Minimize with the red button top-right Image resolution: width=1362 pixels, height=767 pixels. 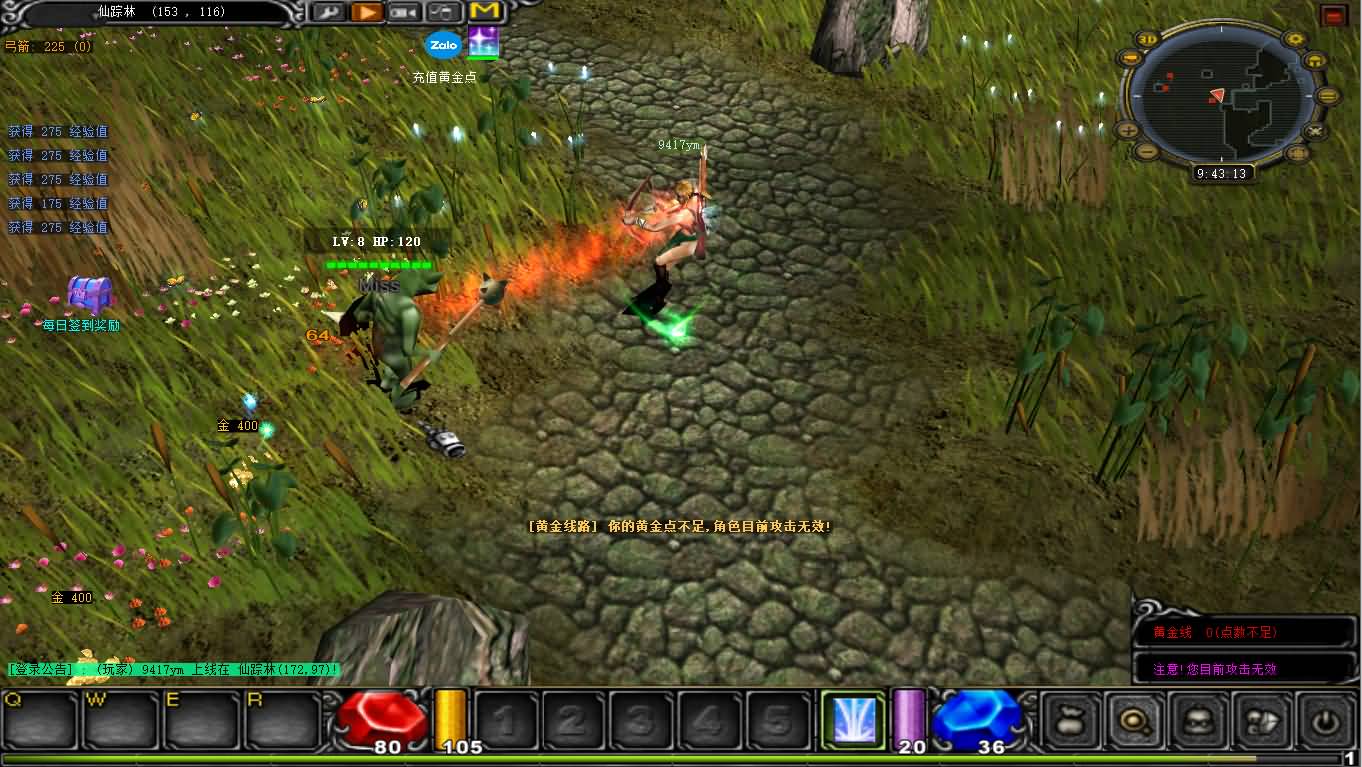coord(1332,15)
